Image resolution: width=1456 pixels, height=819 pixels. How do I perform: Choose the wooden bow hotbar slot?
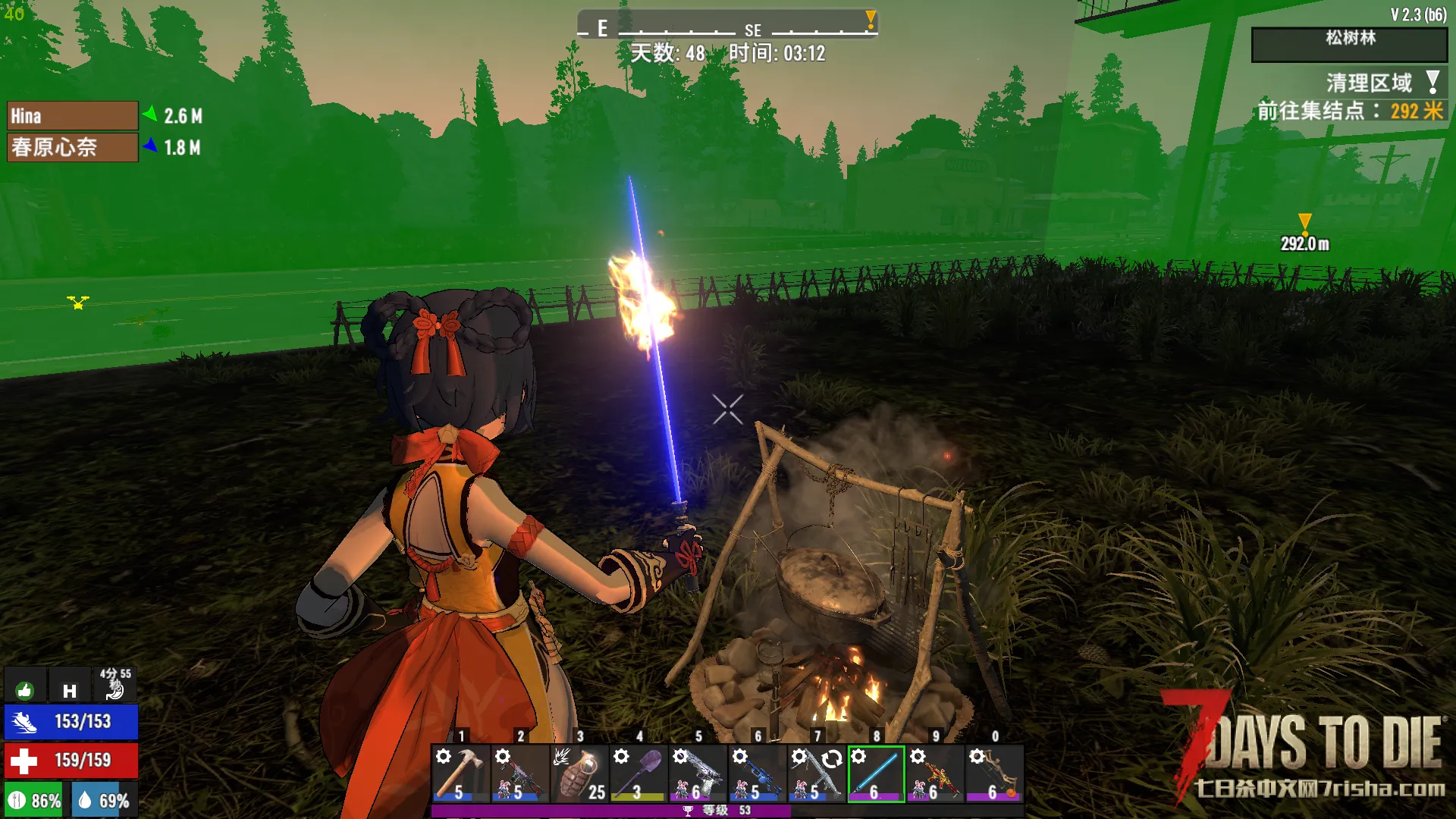pos(994,773)
